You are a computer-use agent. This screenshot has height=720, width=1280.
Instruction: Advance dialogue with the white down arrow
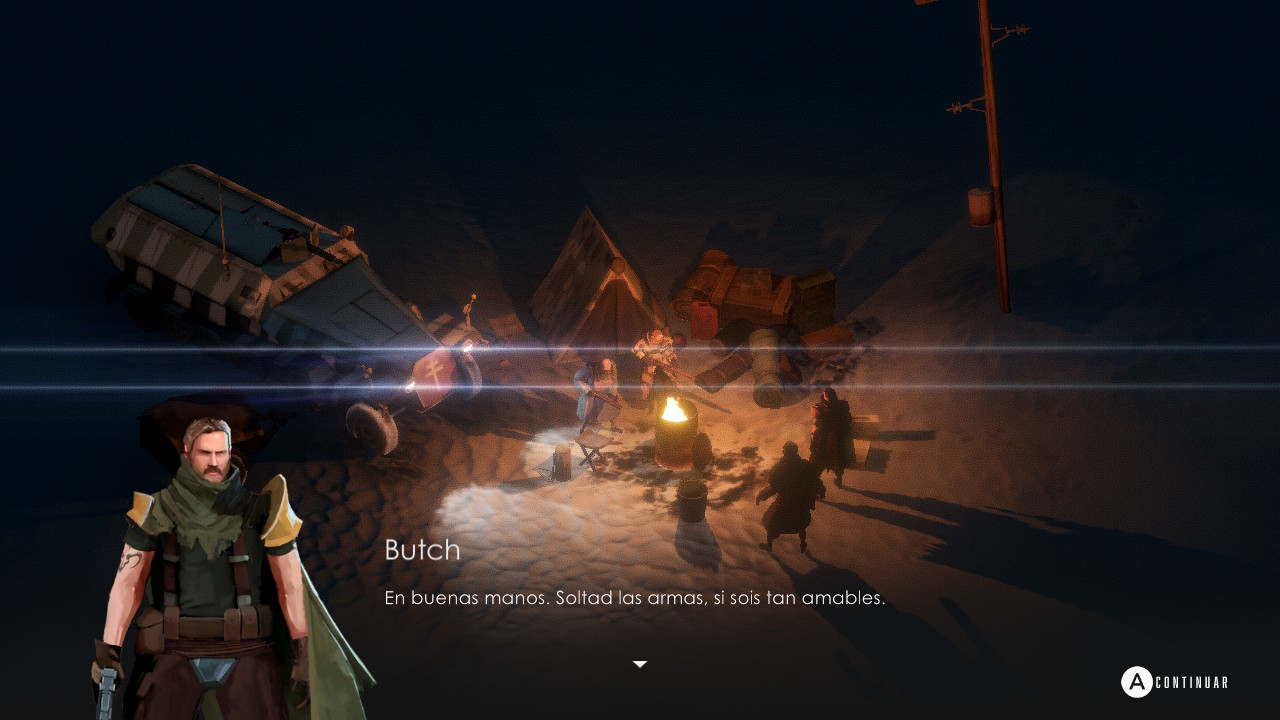(640, 664)
